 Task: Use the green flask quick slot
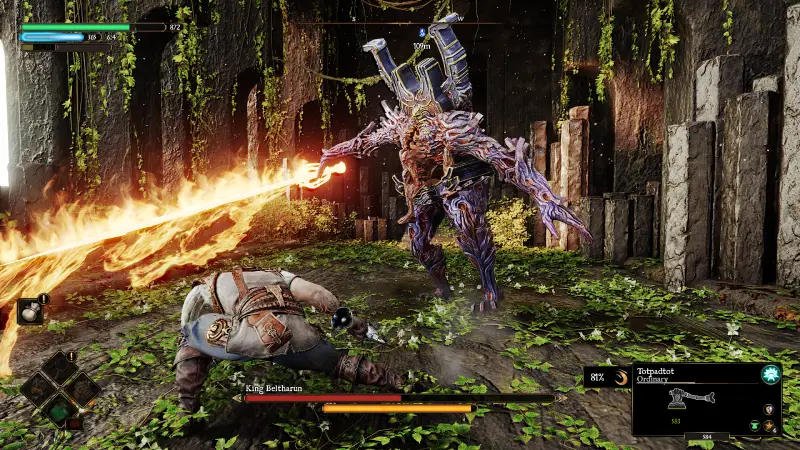[x=58, y=408]
